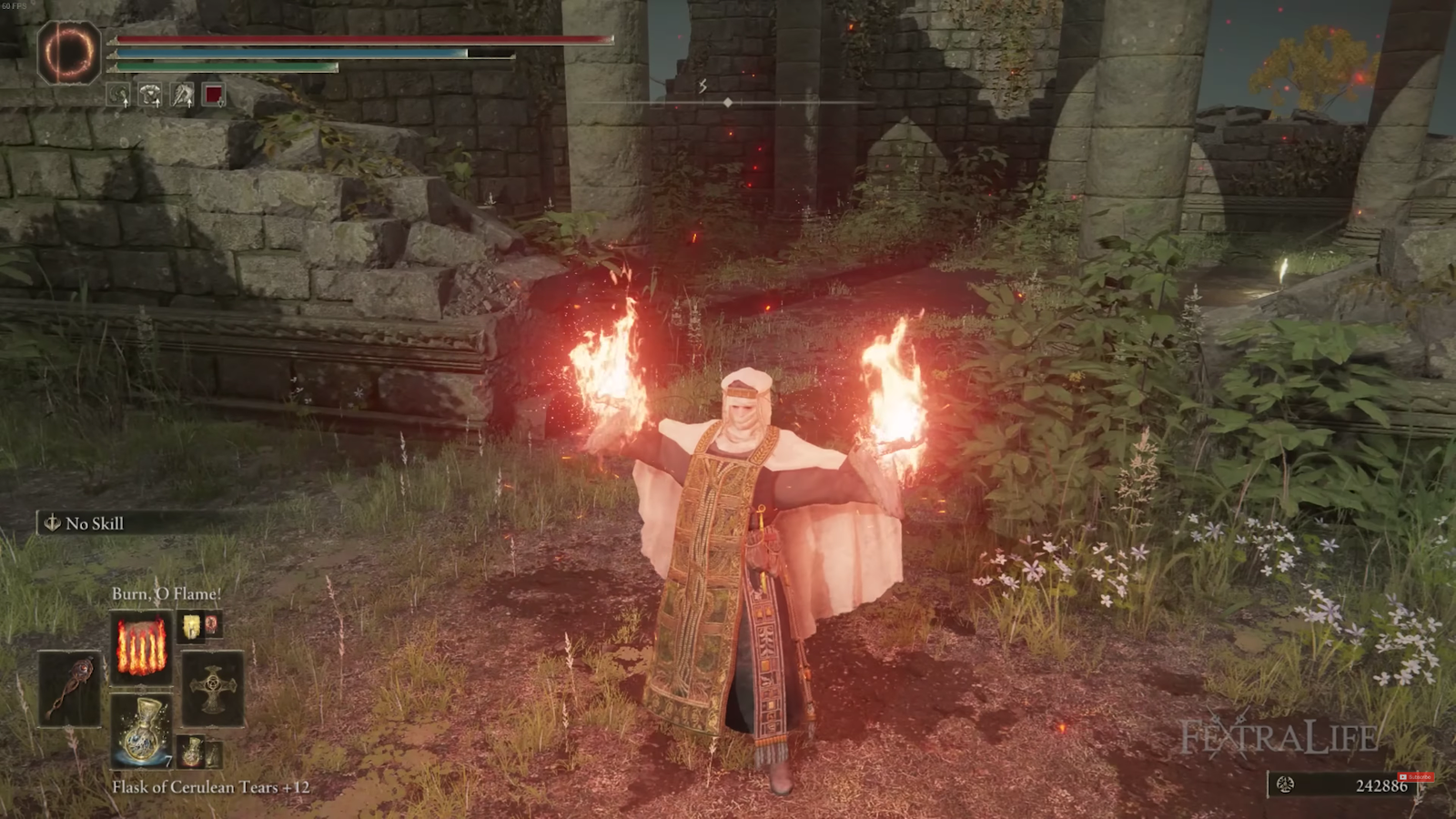Click the rune count showing 242886
Screen dimensions: 1456x819
click(1380, 784)
